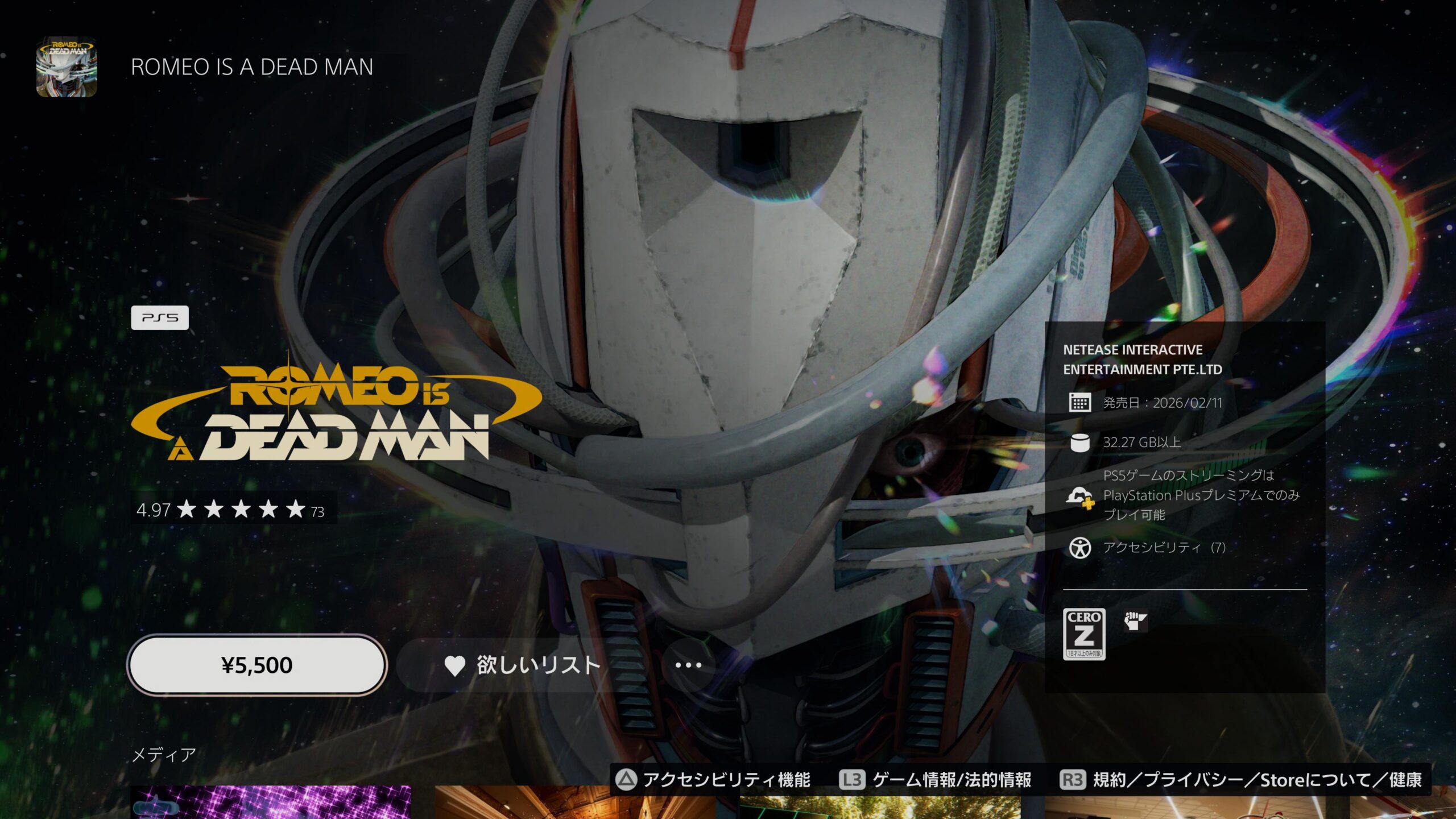Add game to 欲しいリスト wishlist
Image resolution: width=1456 pixels, height=819 pixels.
pyautogui.click(x=522, y=665)
